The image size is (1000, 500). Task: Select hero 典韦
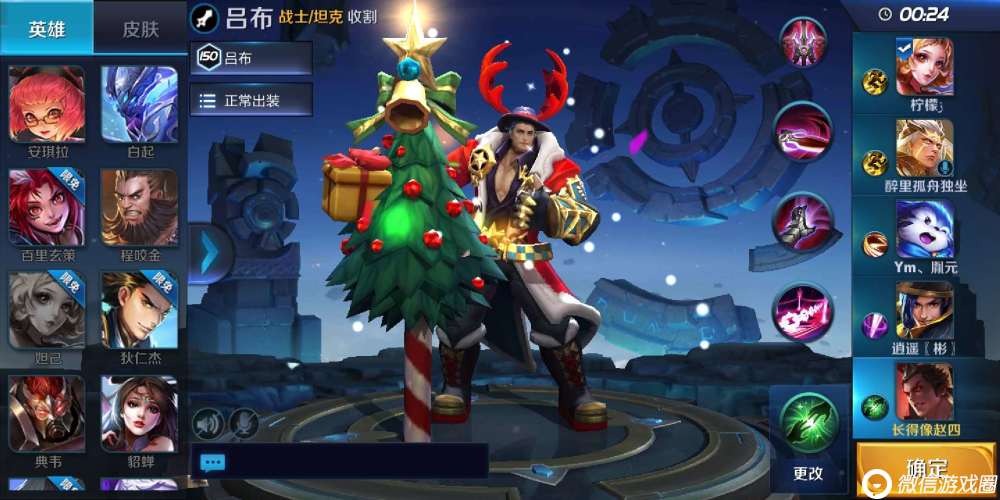(x=46, y=414)
